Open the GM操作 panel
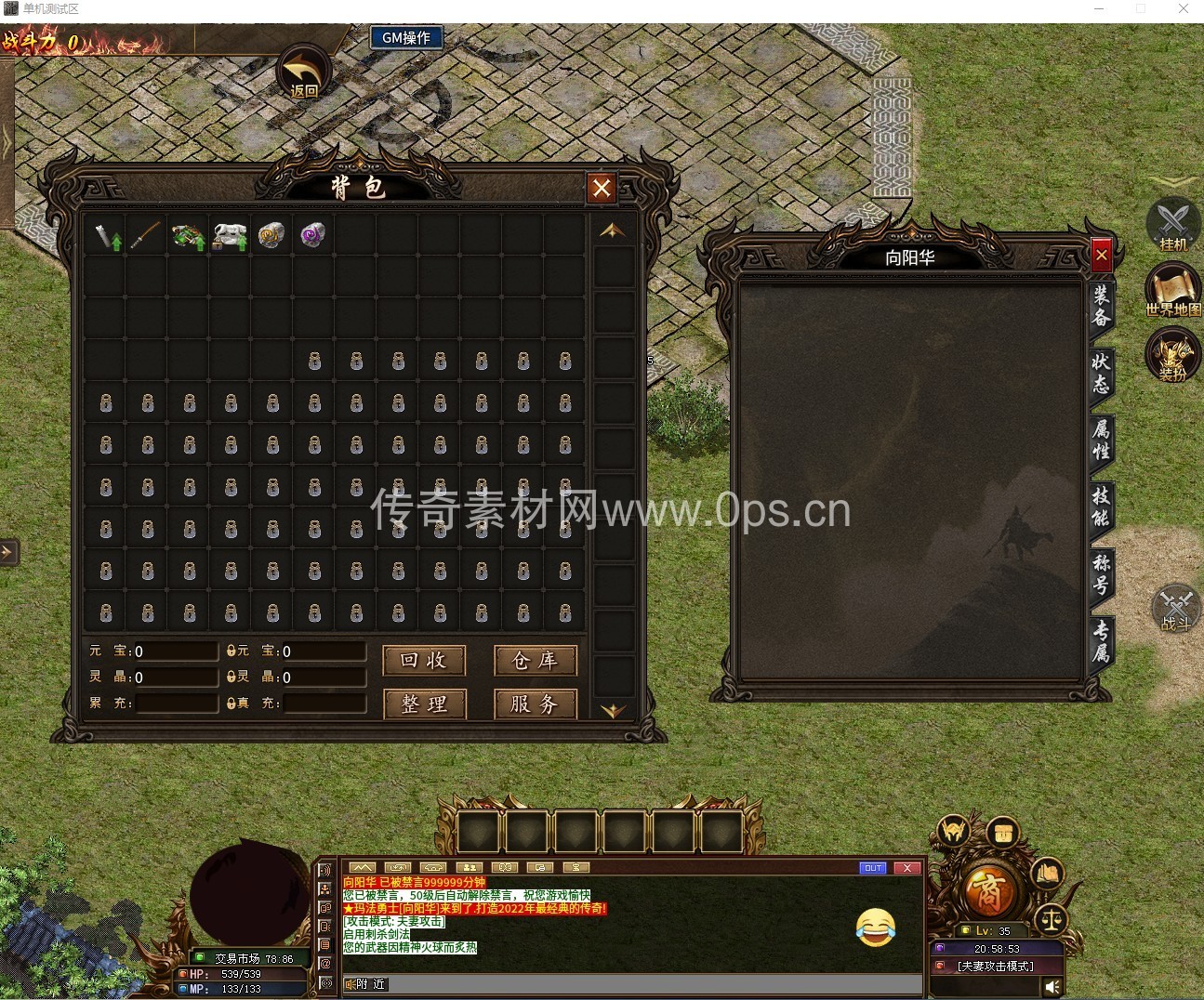The image size is (1204, 1000). (406, 38)
